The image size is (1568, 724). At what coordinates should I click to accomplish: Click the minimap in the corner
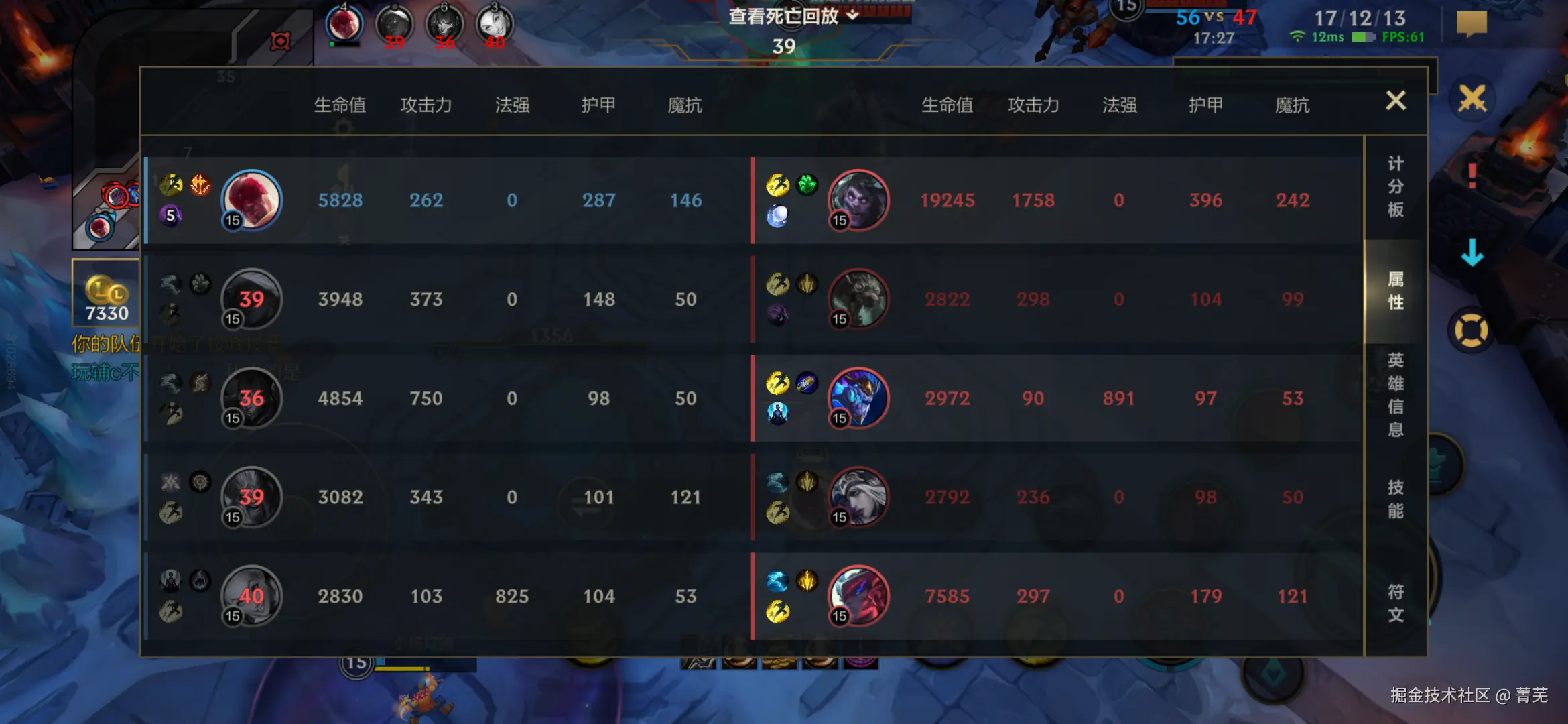click(107, 201)
